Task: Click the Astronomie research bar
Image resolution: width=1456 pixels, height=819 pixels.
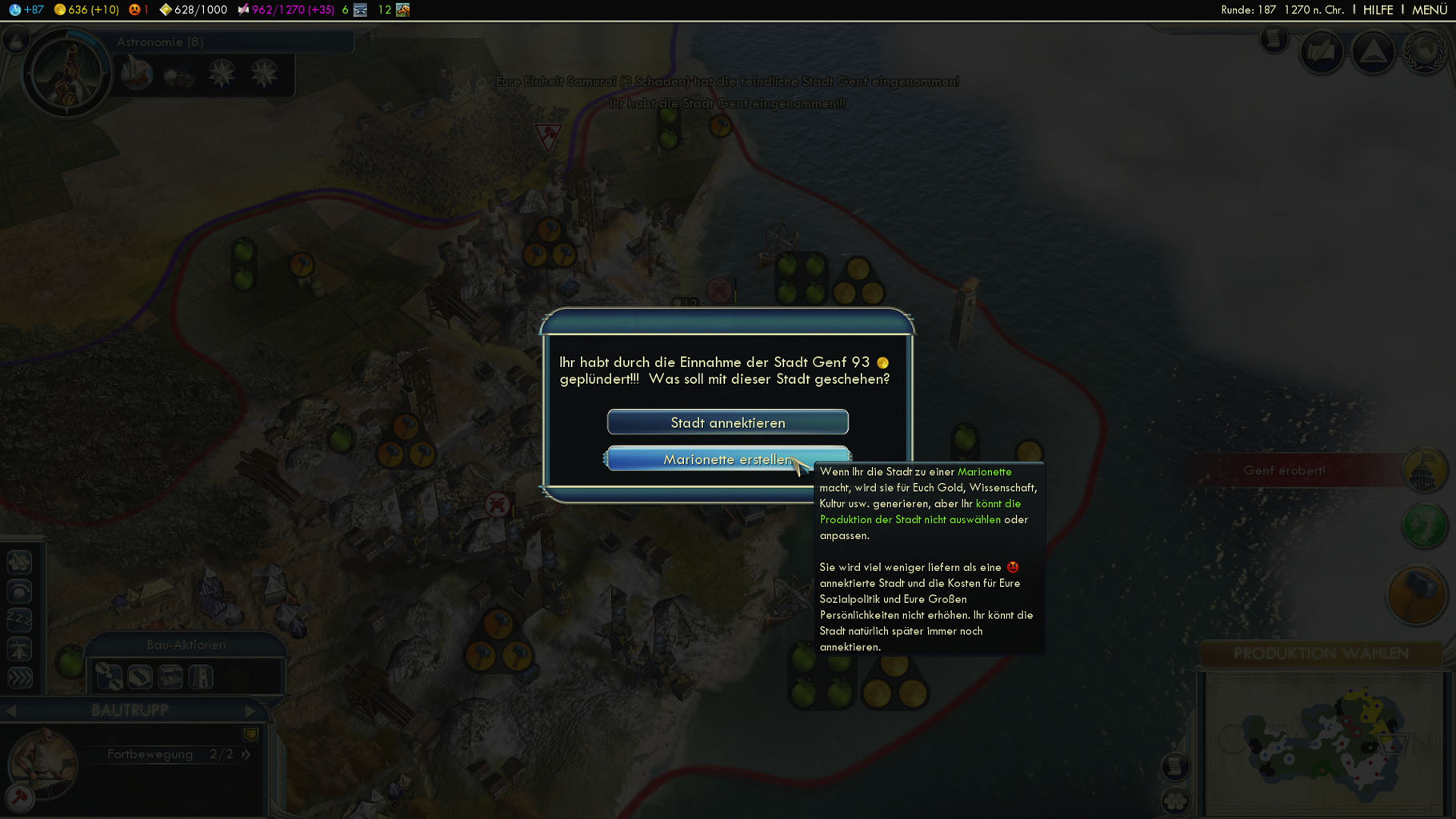Action: (x=232, y=42)
